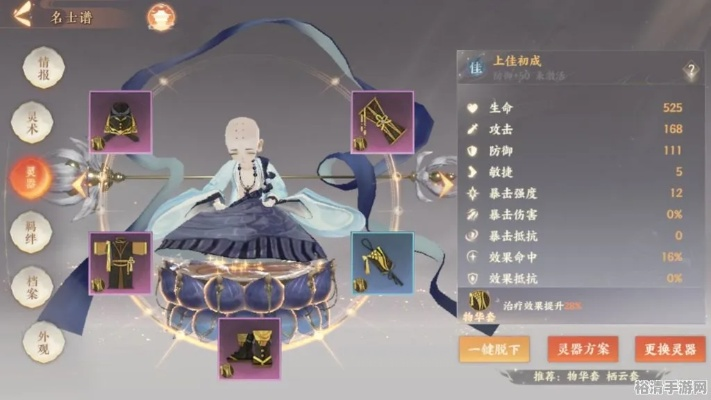
Task: View the 物华套 set bonus icon
Action: click(x=479, y=302)
